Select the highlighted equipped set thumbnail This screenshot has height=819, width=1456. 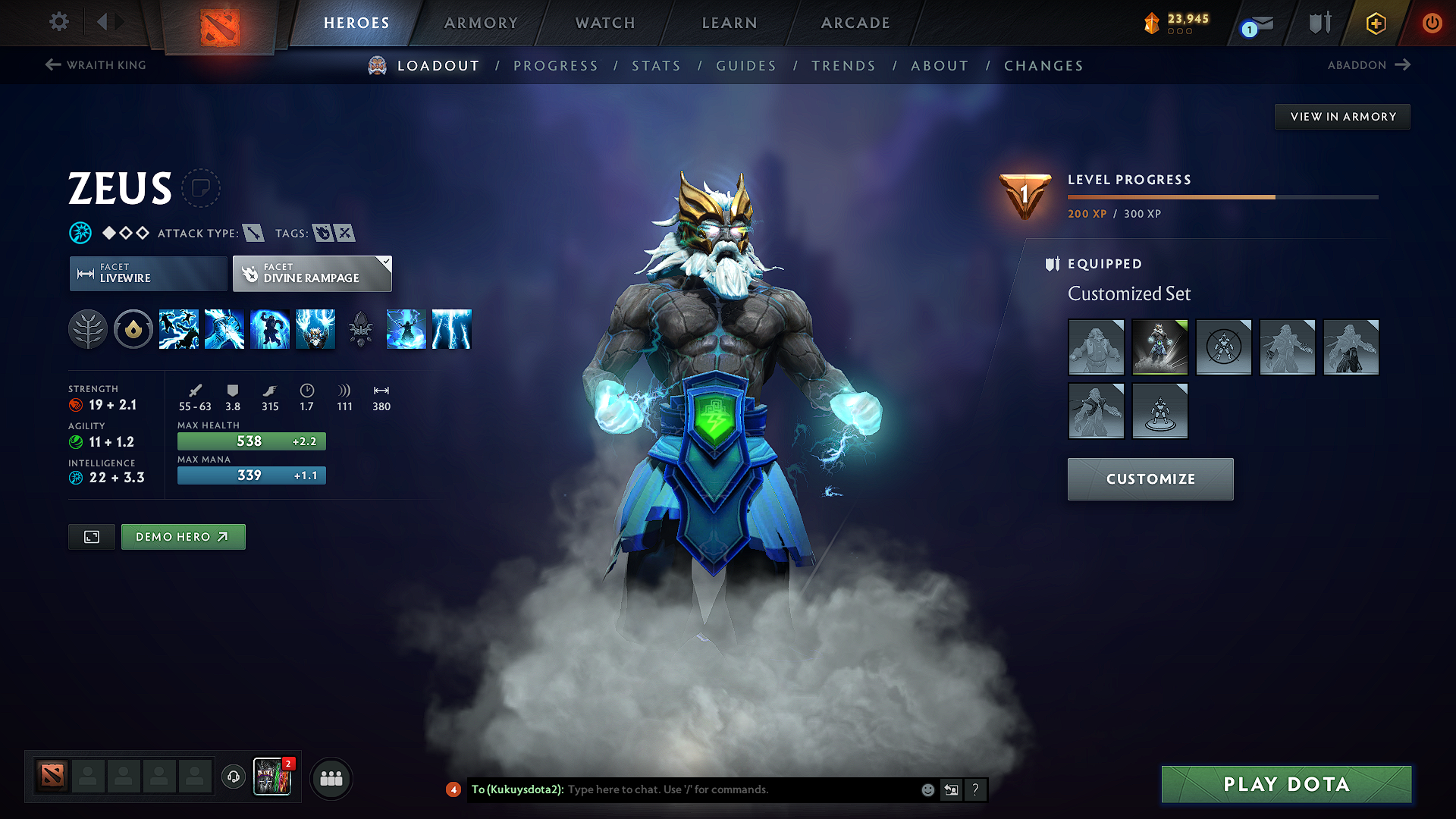click(1159, 347)
